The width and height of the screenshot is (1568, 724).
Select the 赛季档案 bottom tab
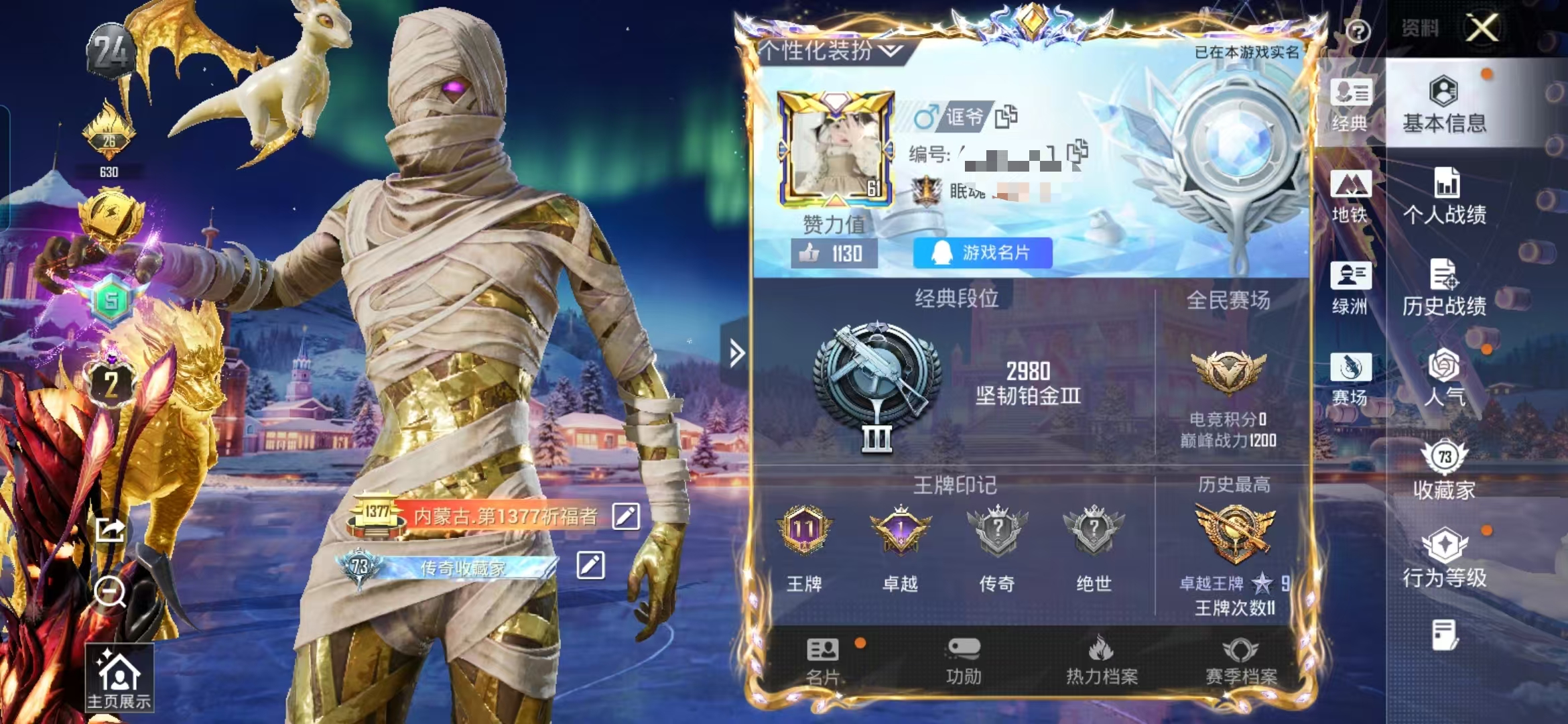tap(1241, 662)
